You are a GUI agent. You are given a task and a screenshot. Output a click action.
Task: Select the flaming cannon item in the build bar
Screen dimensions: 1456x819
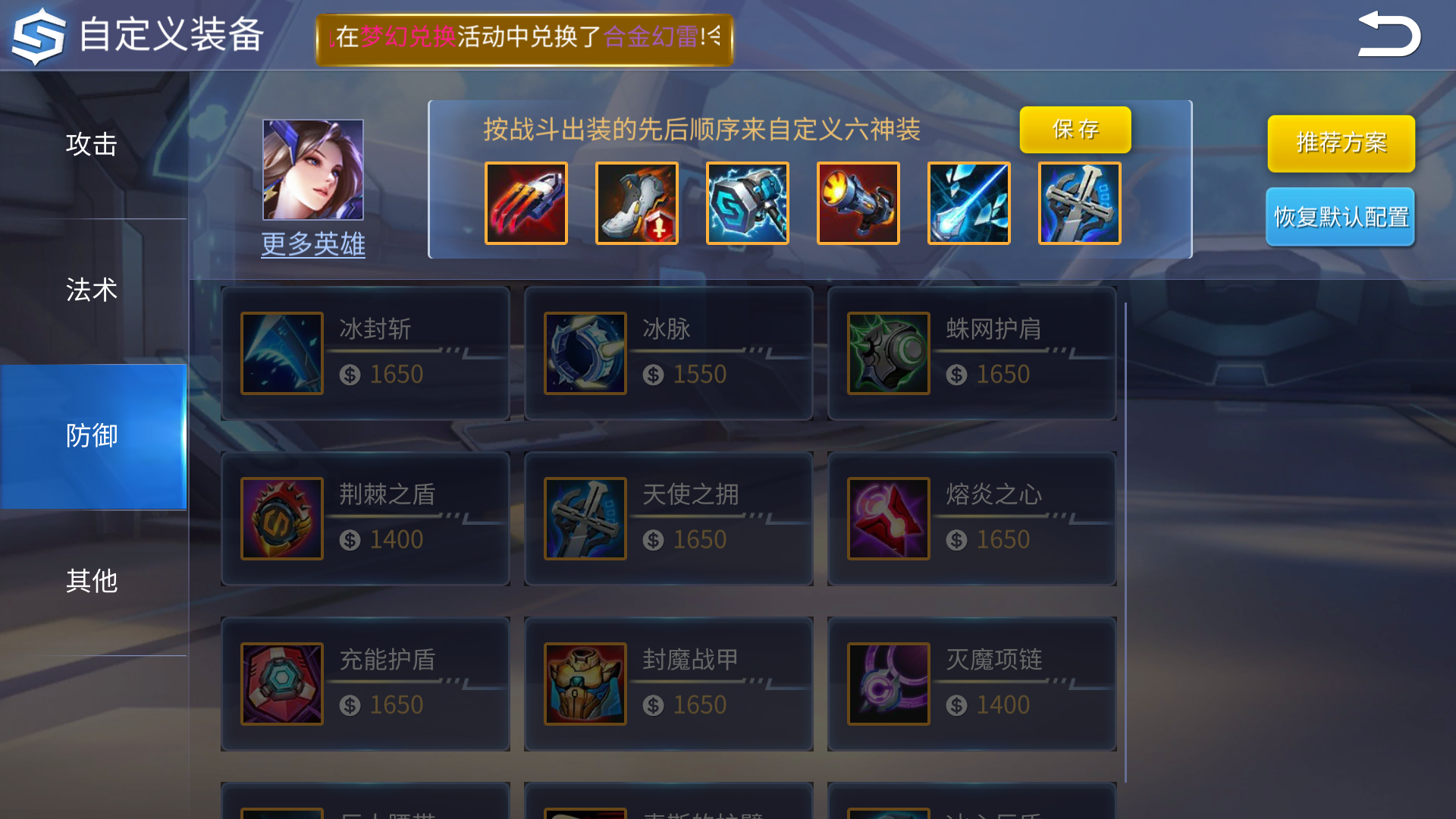click(858, 202)
